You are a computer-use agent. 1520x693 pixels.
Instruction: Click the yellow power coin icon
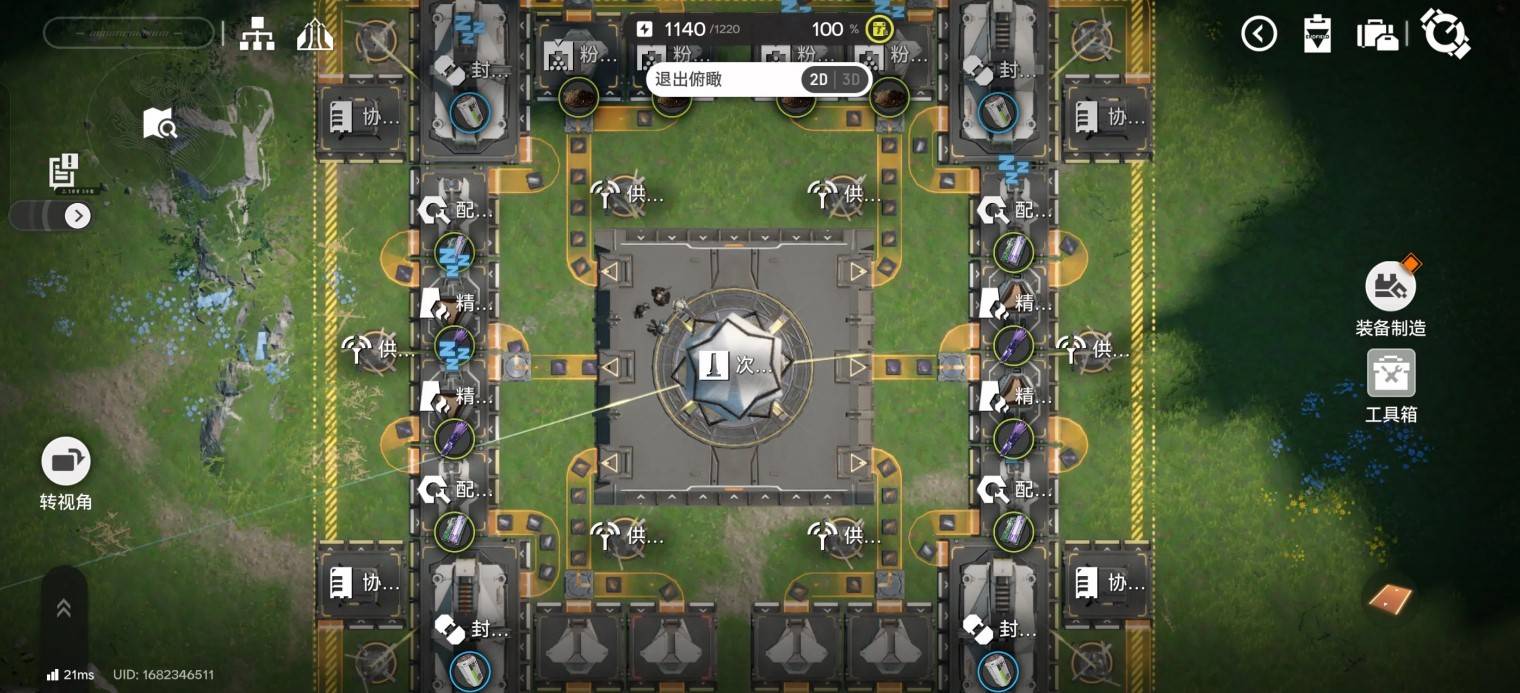[880, 28]
